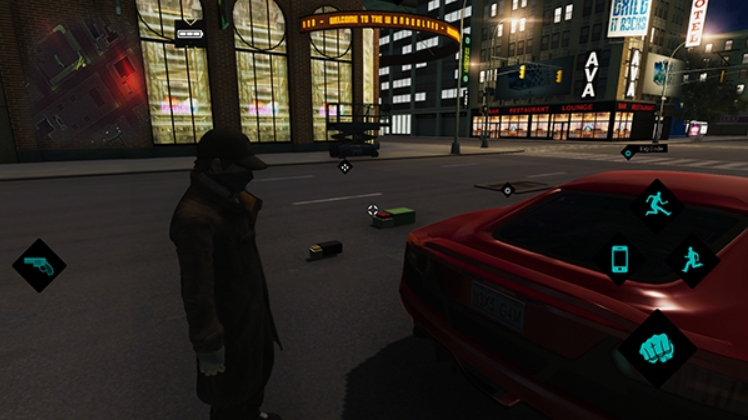The image size is (748, 420).
Task: Activate the sprinting figure button
Action: (x=657, y=204)
